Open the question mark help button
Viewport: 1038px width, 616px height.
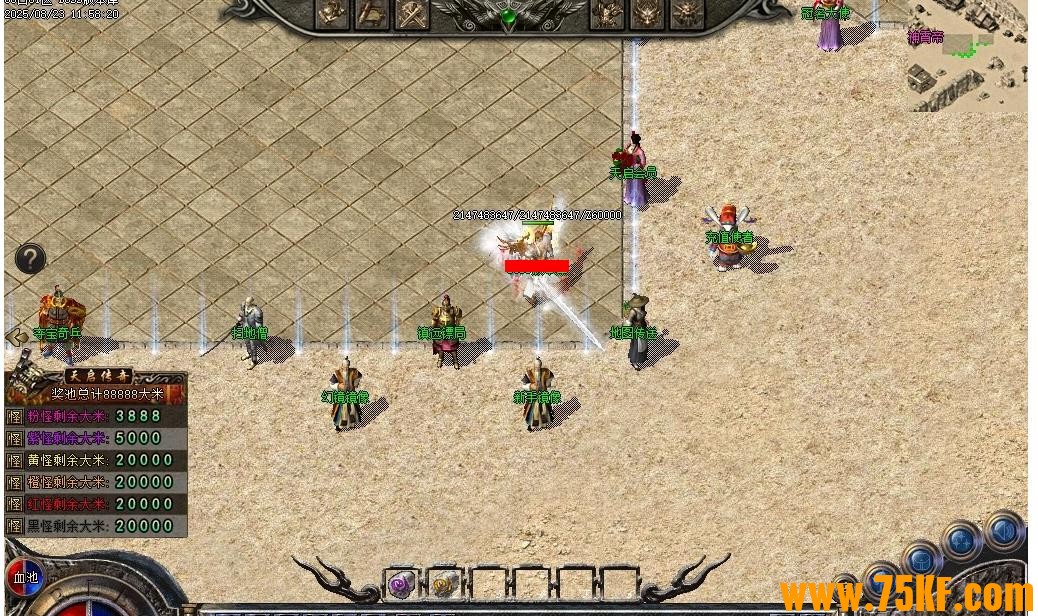tap(30, 259)
